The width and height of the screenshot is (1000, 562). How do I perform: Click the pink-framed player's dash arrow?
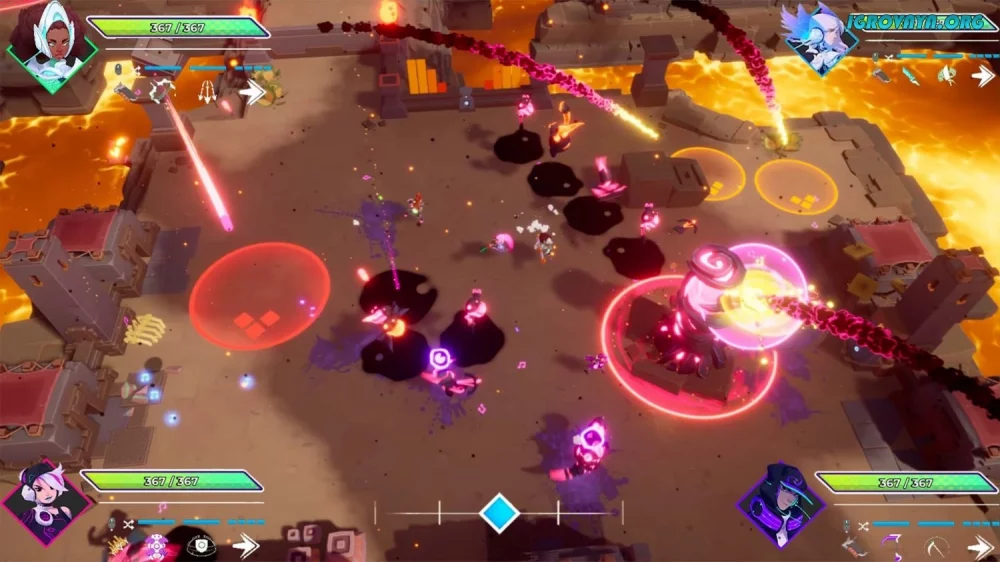tap(245, 546)
